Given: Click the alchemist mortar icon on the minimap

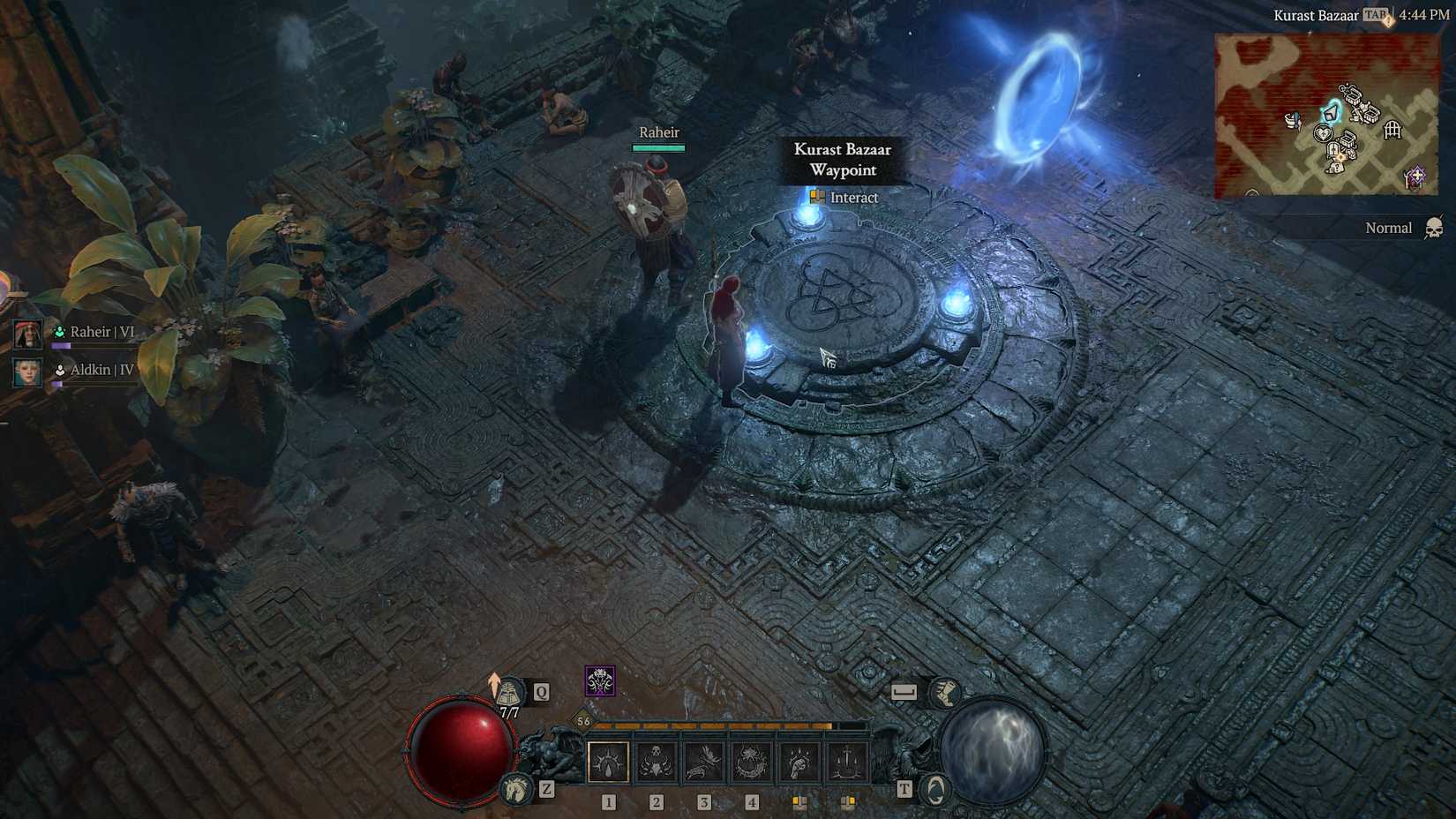Looking at the screenshot, I should coord(1292,120).
